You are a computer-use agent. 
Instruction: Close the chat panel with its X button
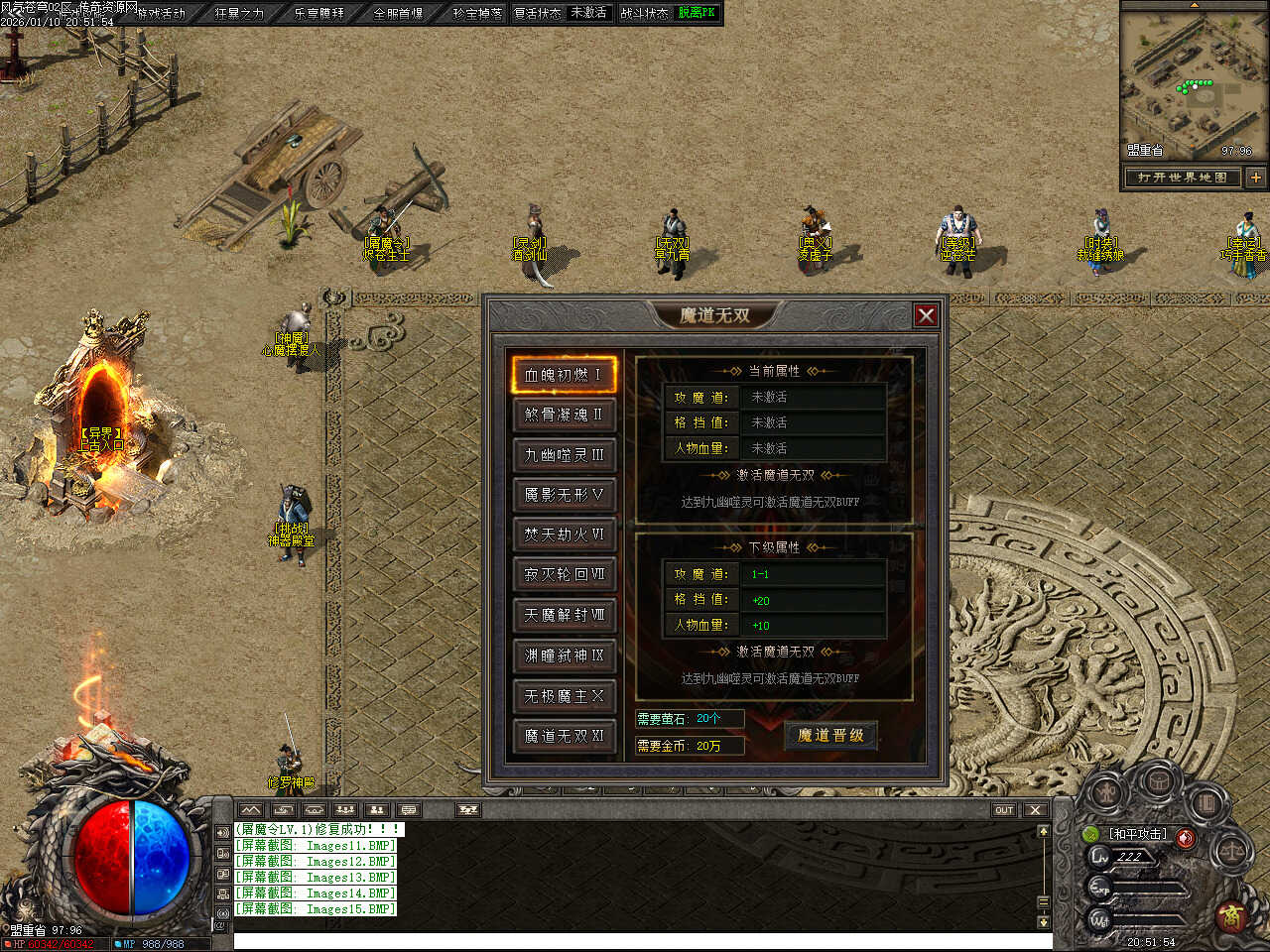1035,810
